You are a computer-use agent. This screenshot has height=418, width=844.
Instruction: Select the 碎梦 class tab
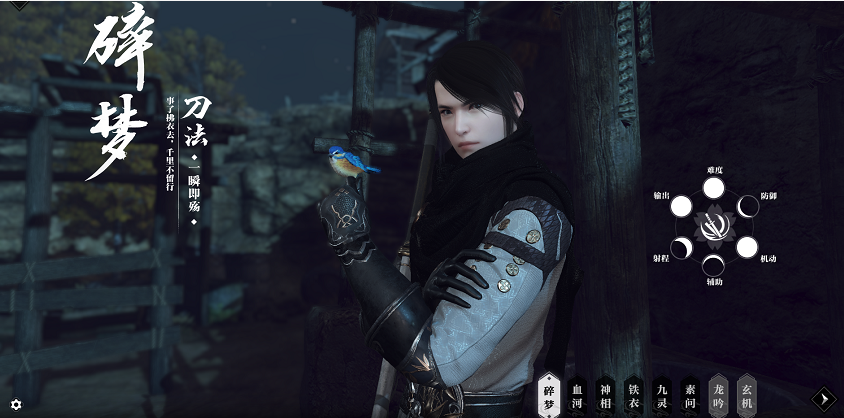[x=548, y=390]
